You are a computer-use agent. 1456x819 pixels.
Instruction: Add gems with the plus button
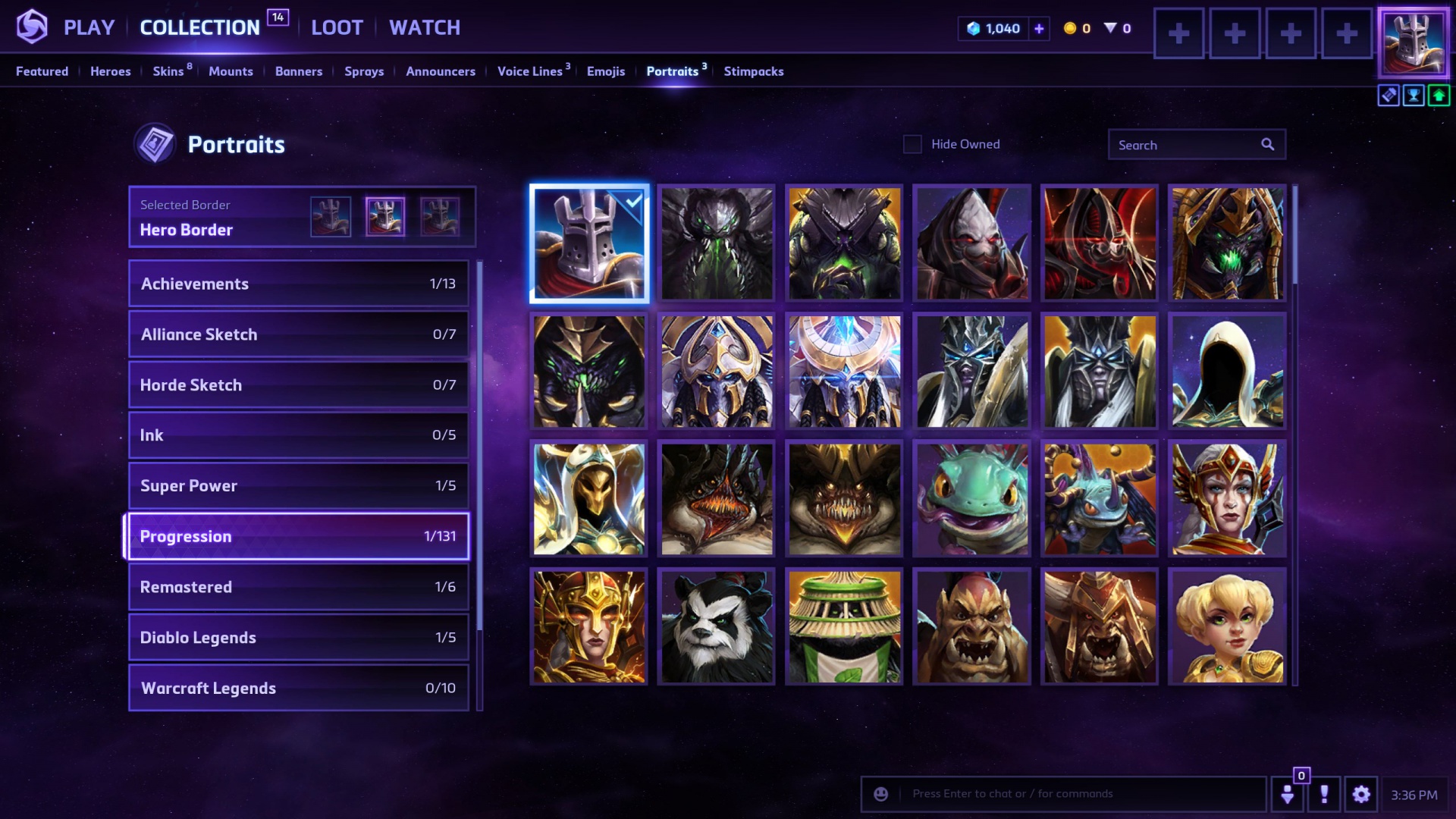tap(1039, 29)
